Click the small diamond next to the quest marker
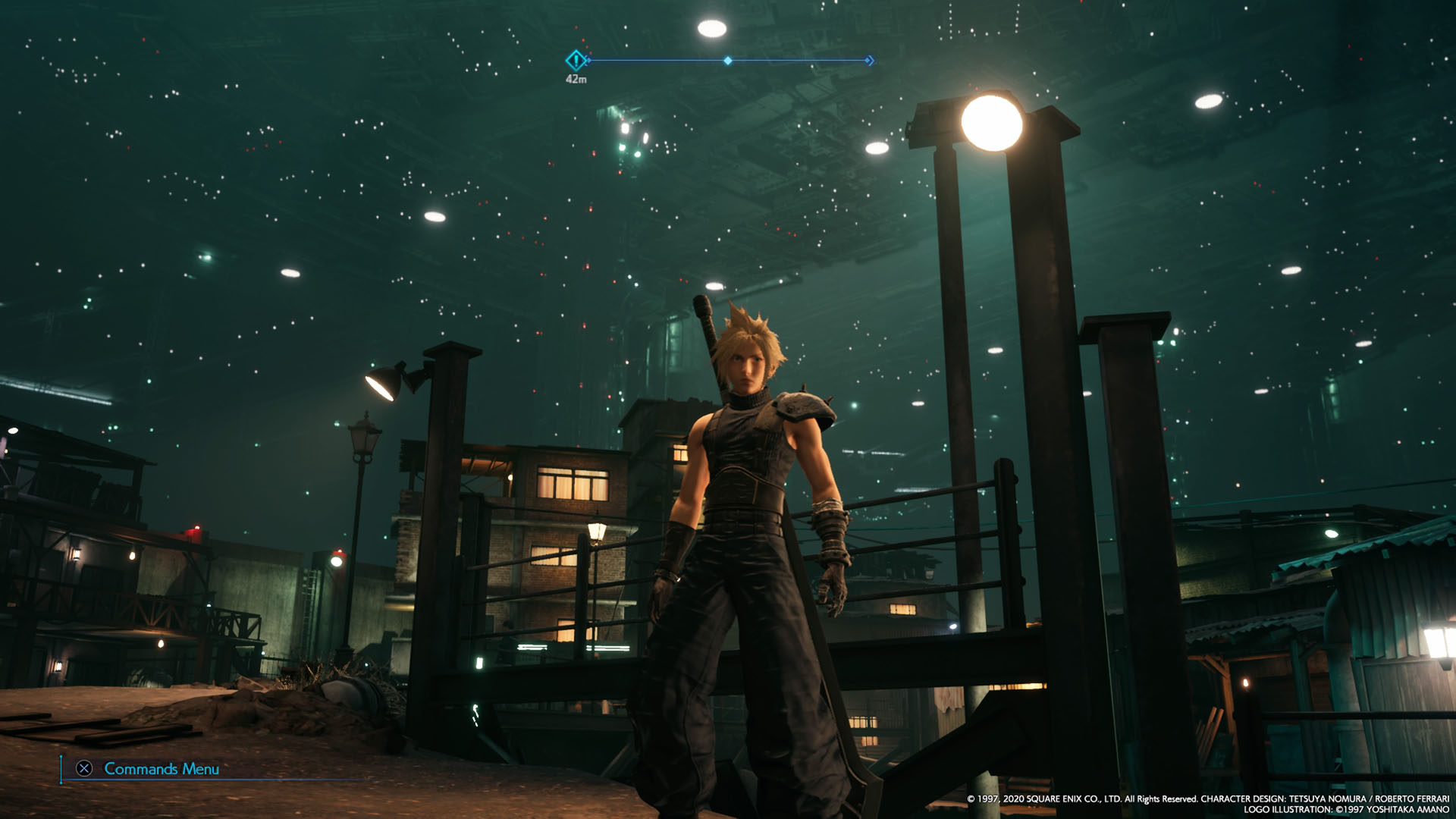The image size is (1456, 819). pyautogui.click(x=588, y=60)
